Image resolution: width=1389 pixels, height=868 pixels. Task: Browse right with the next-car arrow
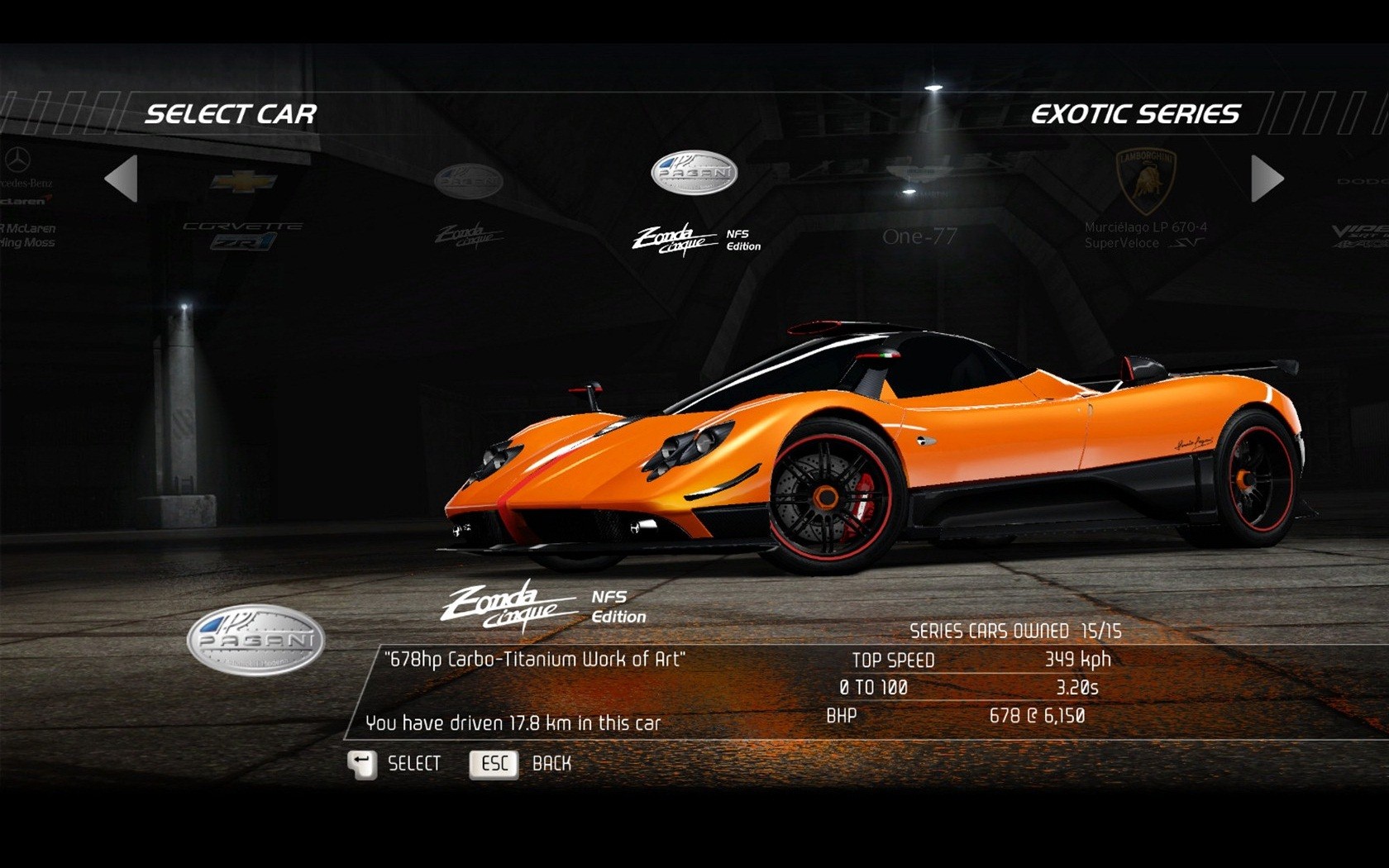pos(1265,180)
